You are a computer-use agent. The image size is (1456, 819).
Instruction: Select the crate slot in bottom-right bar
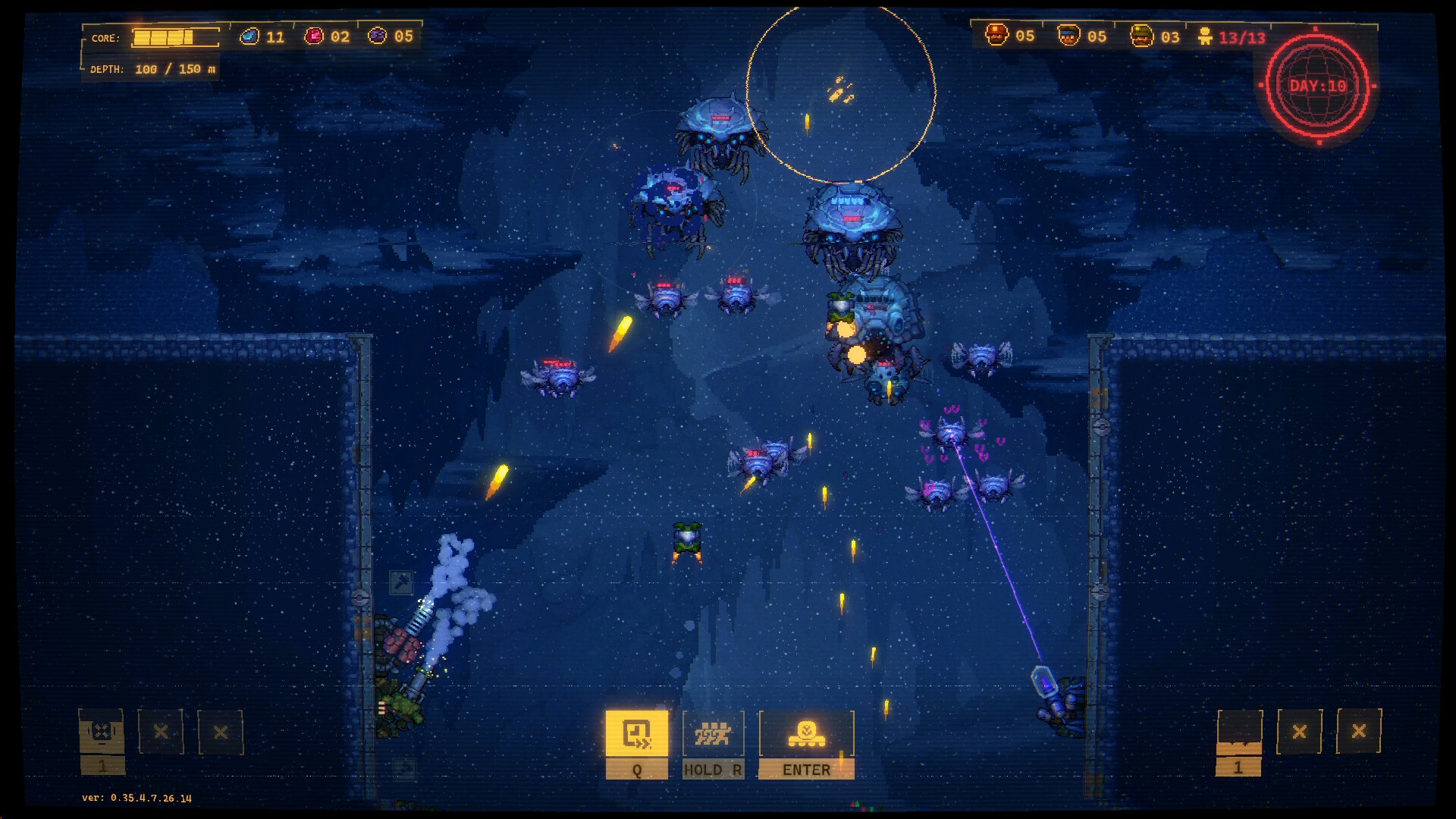point(1241,733)
